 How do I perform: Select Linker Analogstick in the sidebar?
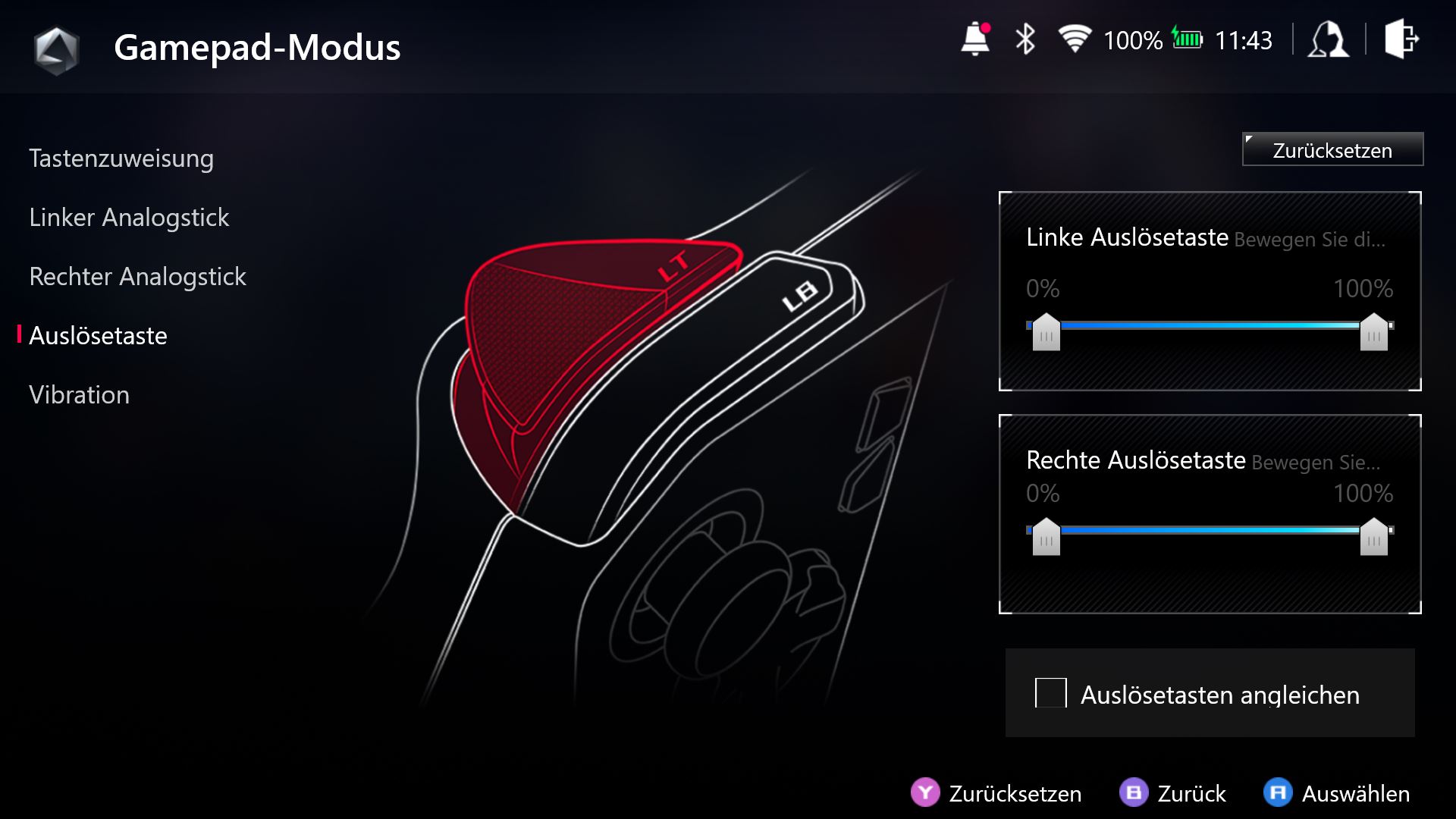[129, 218]
